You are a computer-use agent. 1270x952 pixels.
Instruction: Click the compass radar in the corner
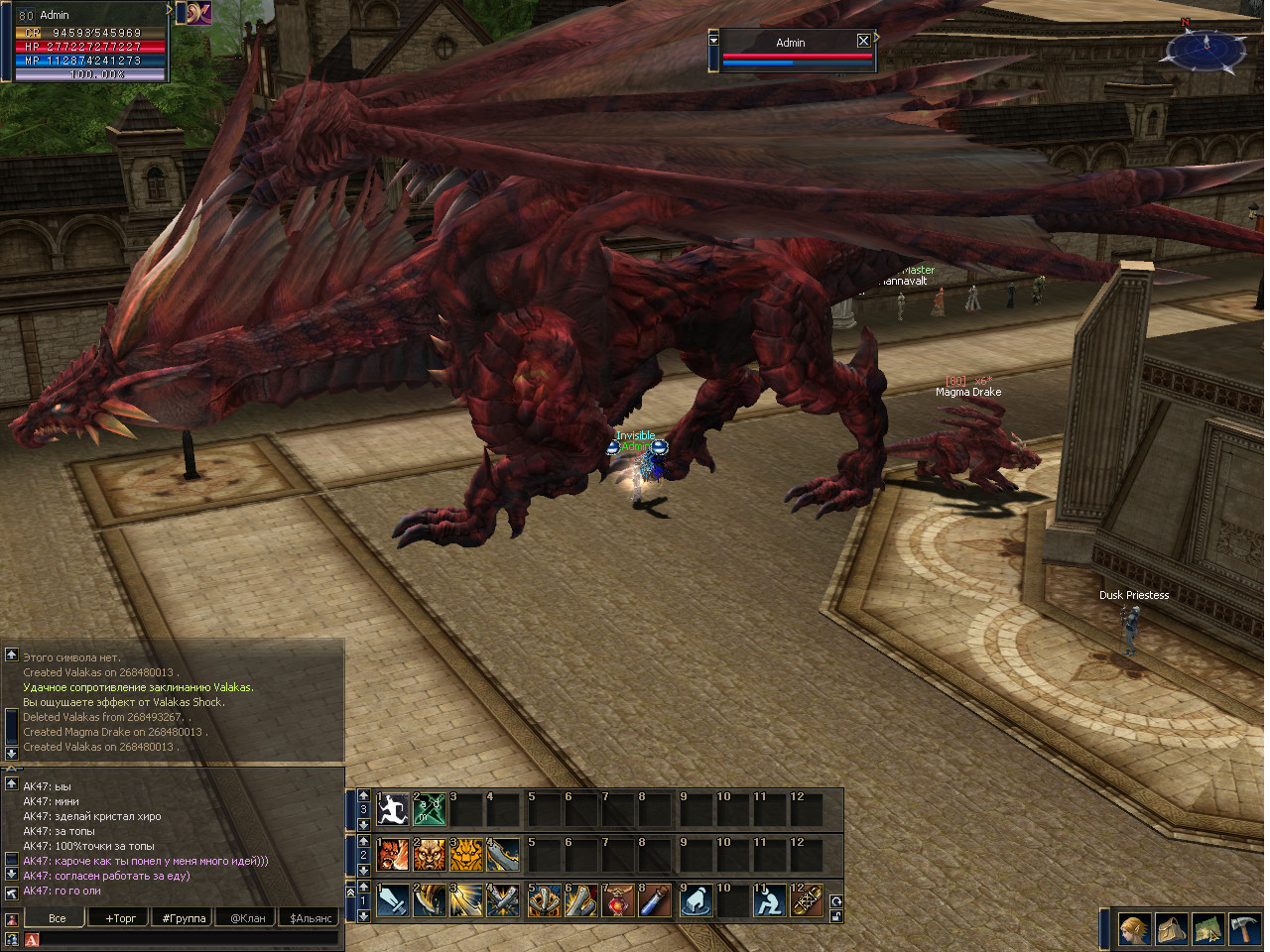(x=1206, y=48)
